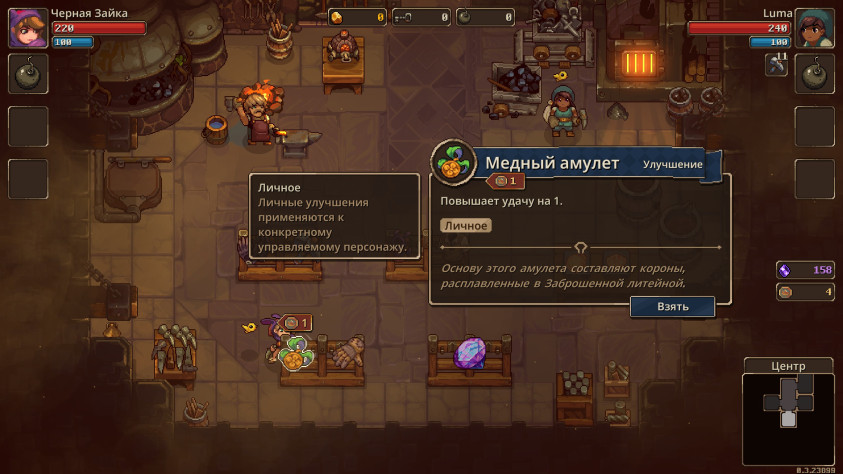Click the Медный амулет icon in the panel header
The height and width of the screenshot is (474, 843).
pyautogui.click(x=453, y=163)
